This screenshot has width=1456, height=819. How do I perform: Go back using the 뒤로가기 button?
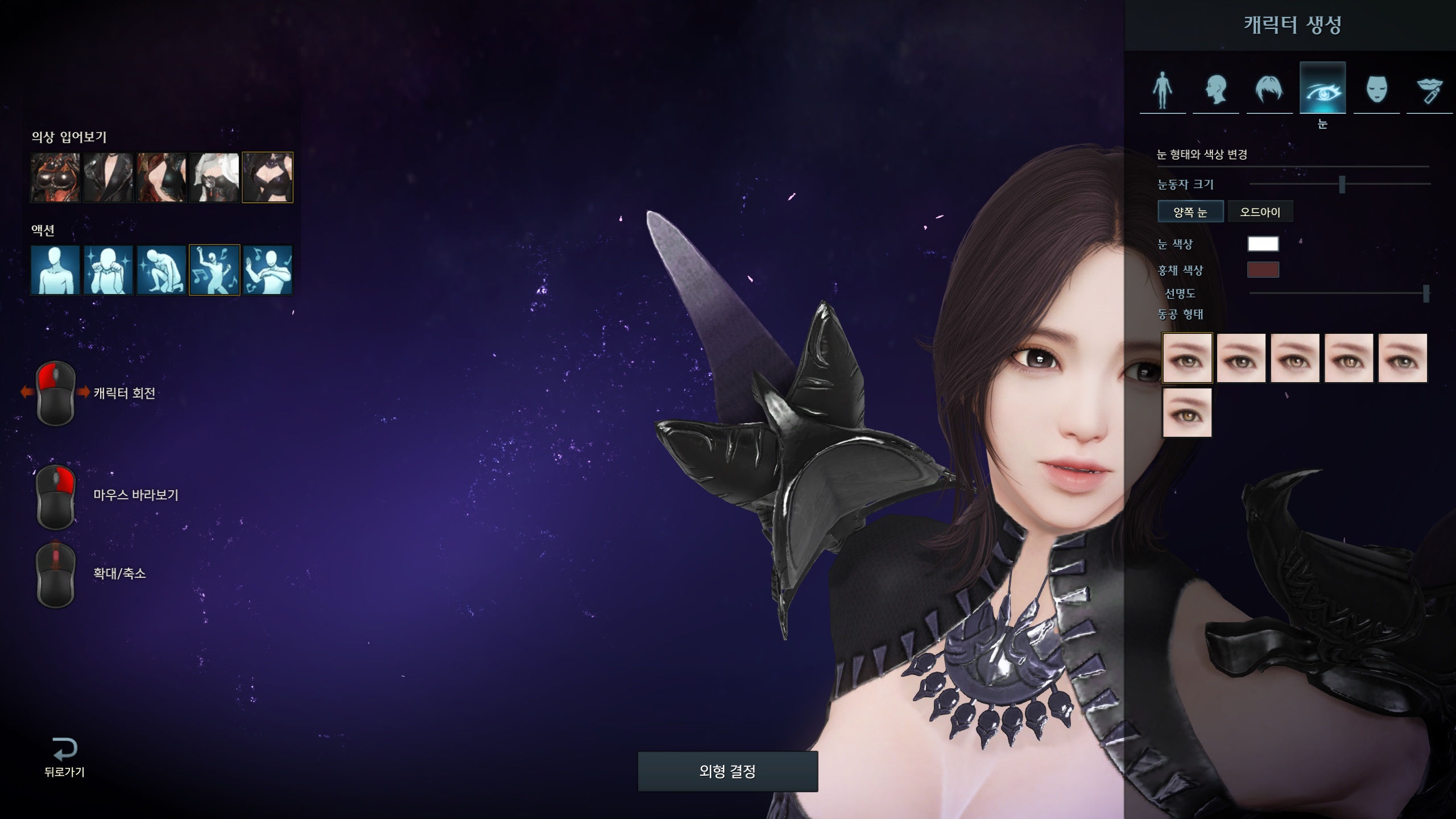pyautogui.click(x=64, y=756)
